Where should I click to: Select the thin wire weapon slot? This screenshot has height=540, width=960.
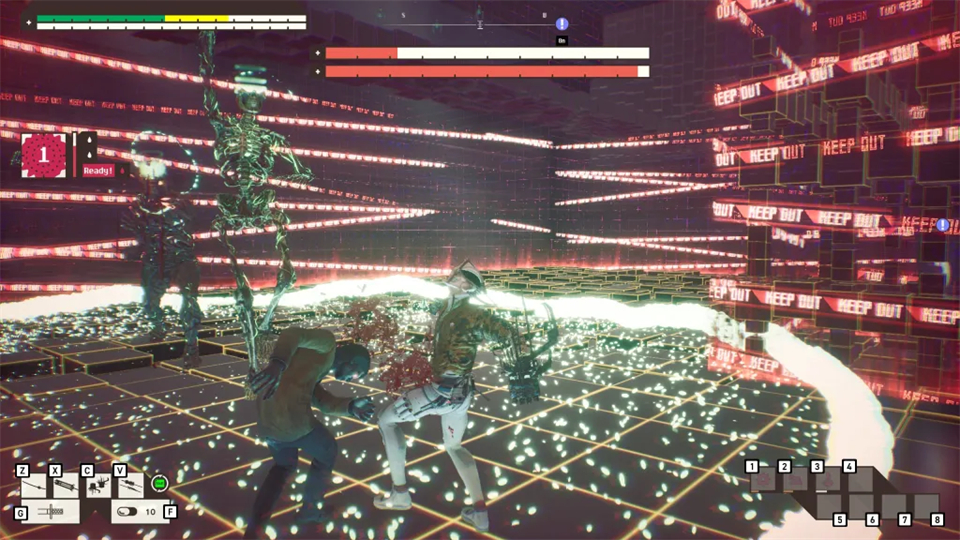pyautogui.click(x=34, y=487)
